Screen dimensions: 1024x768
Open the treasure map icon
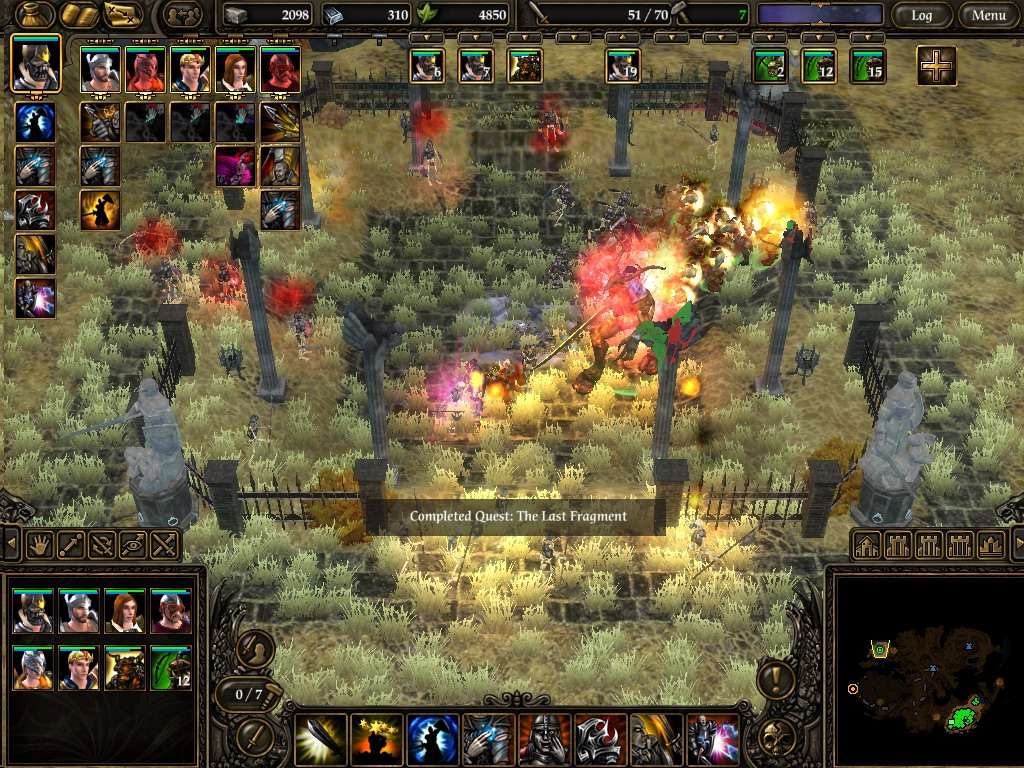123,15
